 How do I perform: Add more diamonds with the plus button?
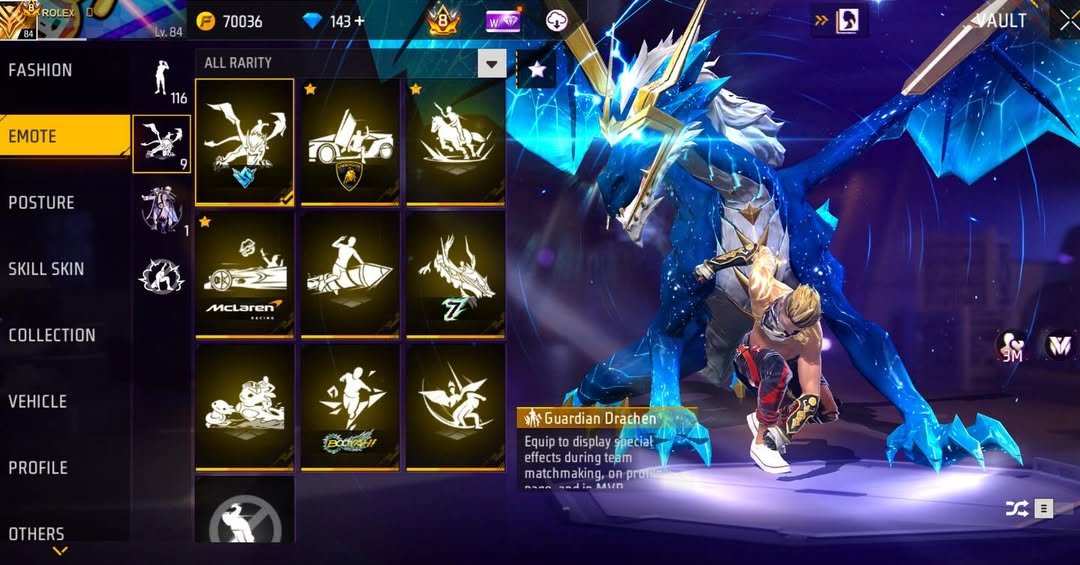coord(361,21)
